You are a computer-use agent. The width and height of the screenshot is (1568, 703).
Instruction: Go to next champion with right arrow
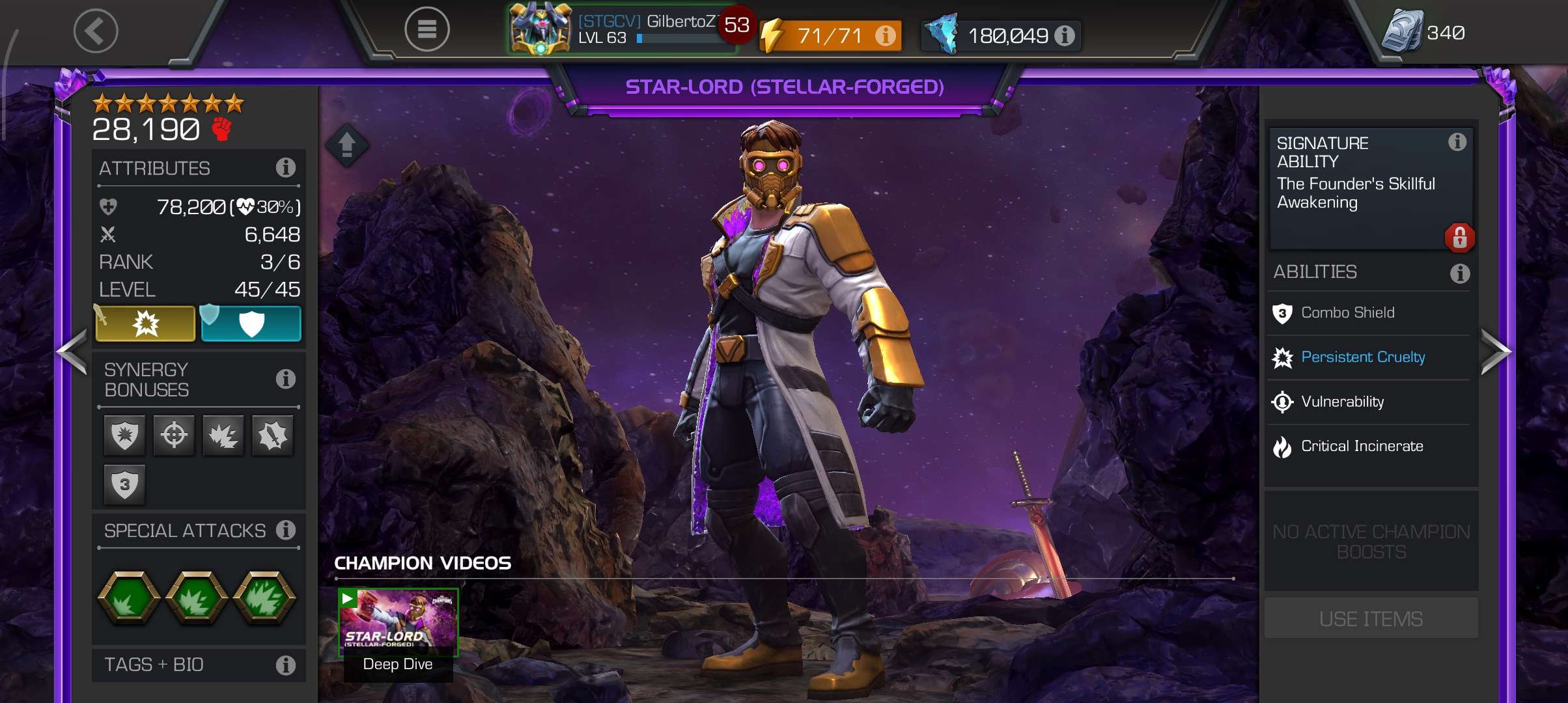[x=1495, y=351]
